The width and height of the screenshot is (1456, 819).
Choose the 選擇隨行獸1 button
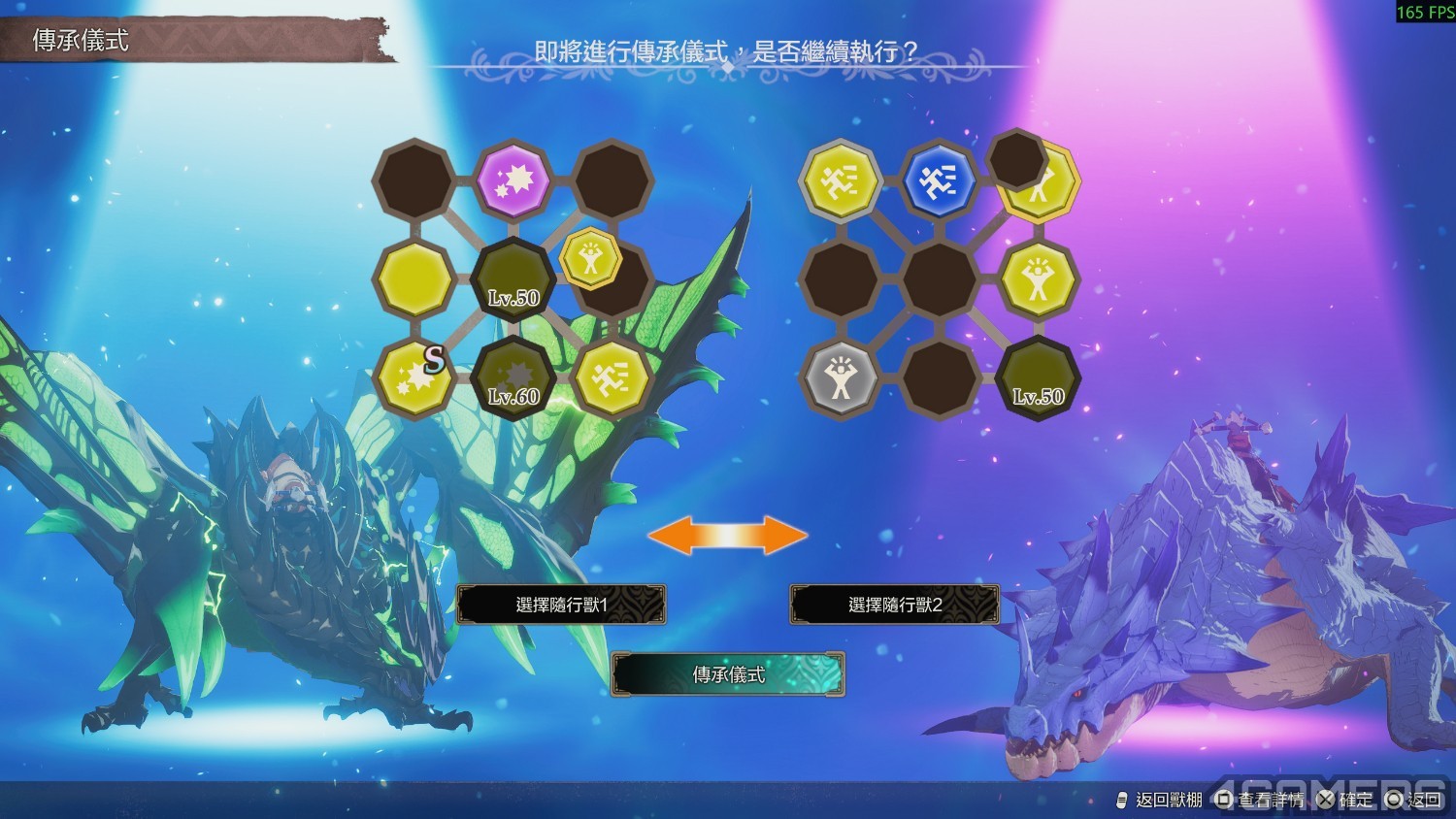(x=561, y=605)
